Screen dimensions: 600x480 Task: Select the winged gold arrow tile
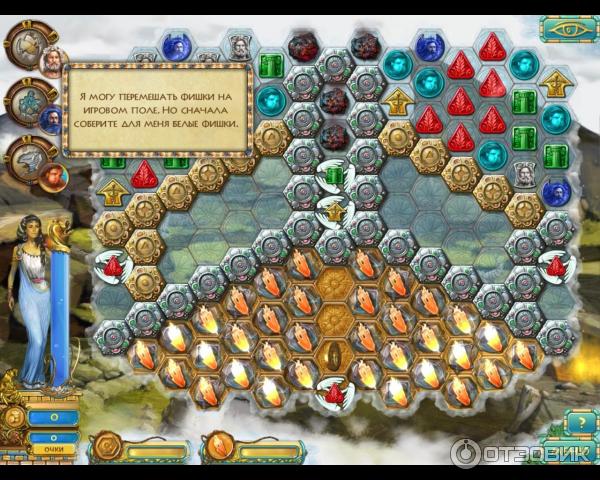tap(333, 212)
